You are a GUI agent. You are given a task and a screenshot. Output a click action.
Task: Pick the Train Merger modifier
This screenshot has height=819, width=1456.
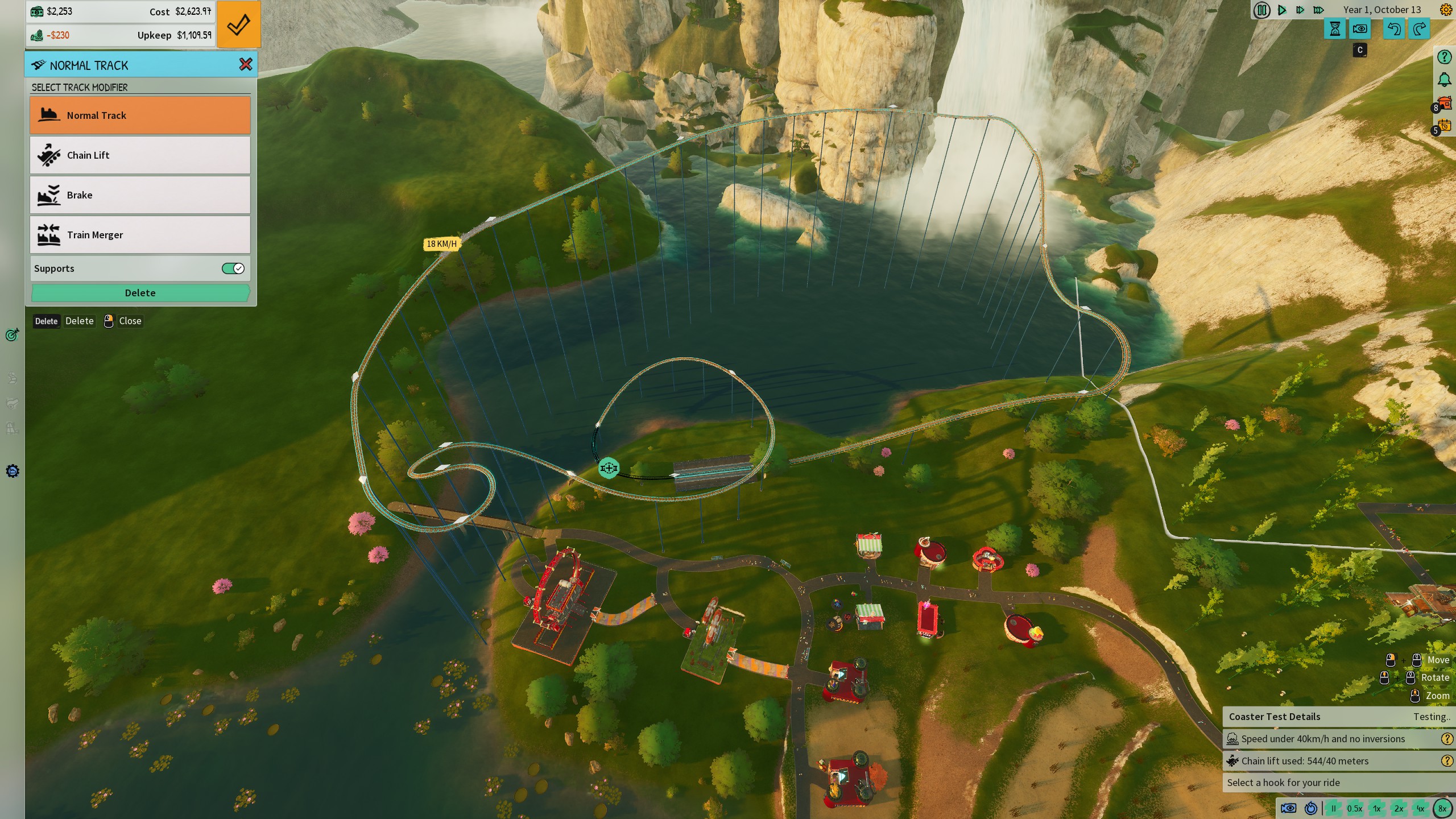[x=140, y=235]
